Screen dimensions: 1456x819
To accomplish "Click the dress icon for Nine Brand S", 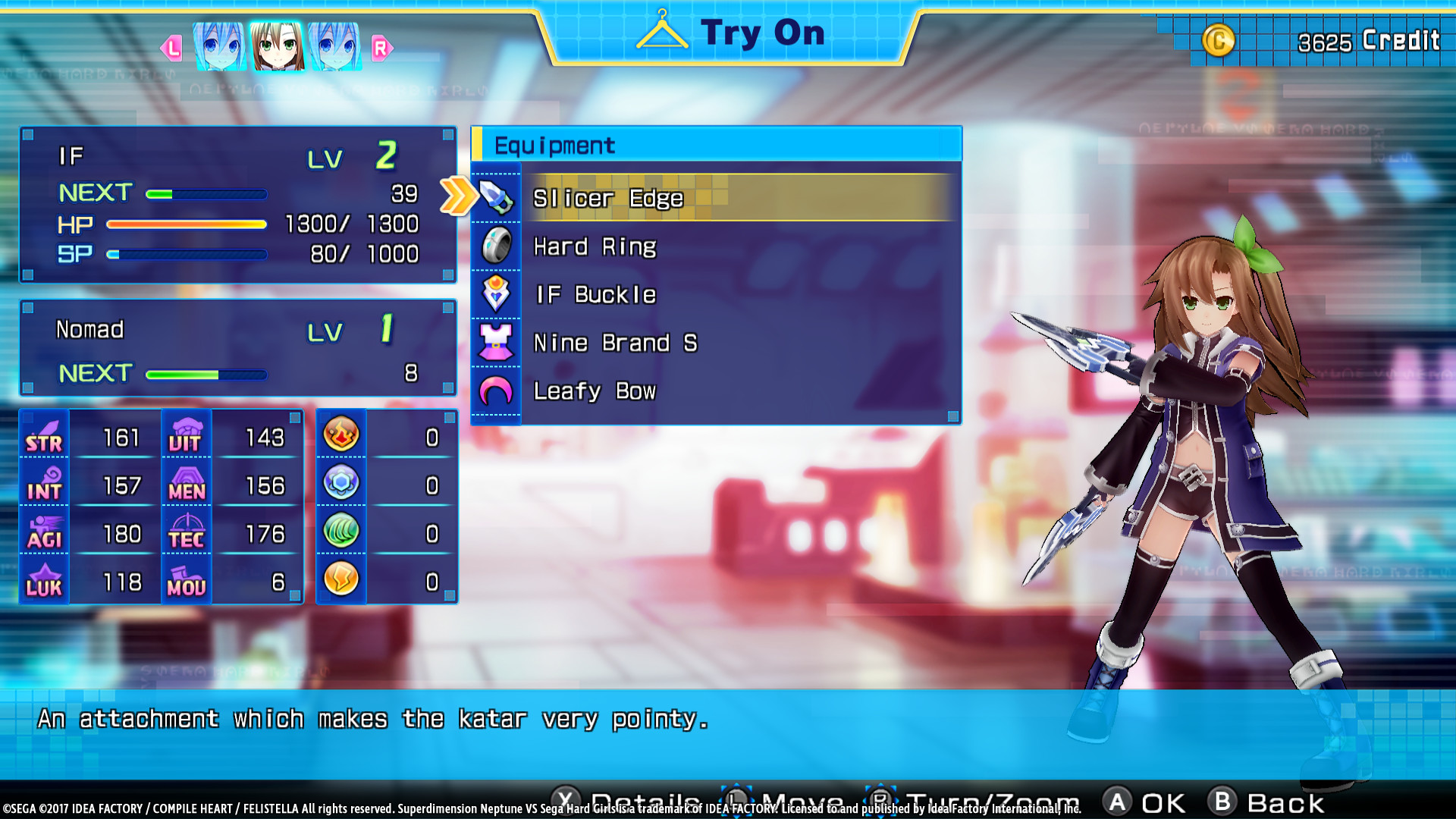I will click(x=496, y=343).
